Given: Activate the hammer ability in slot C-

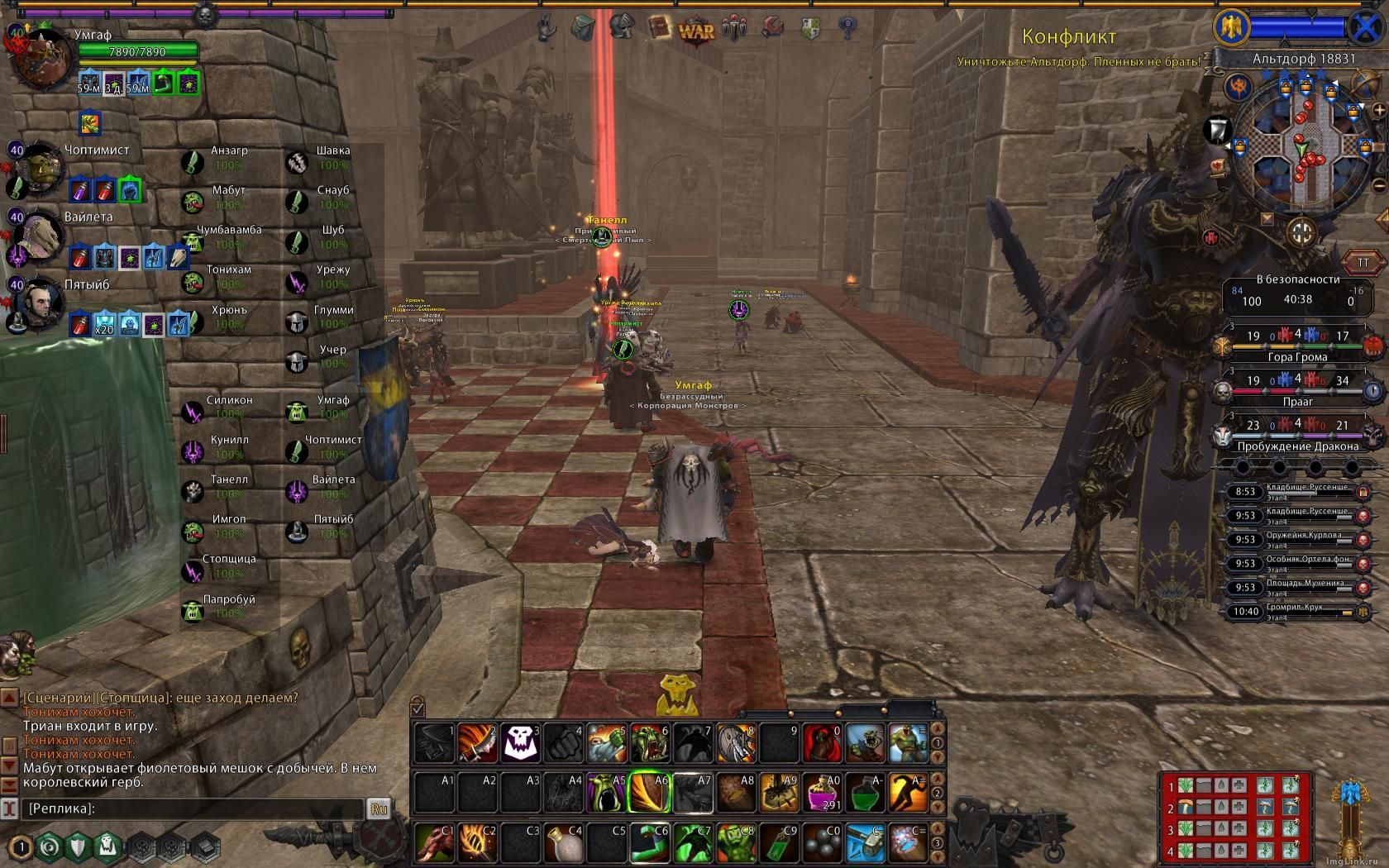Looking at the screenshot, I should 865,842.
